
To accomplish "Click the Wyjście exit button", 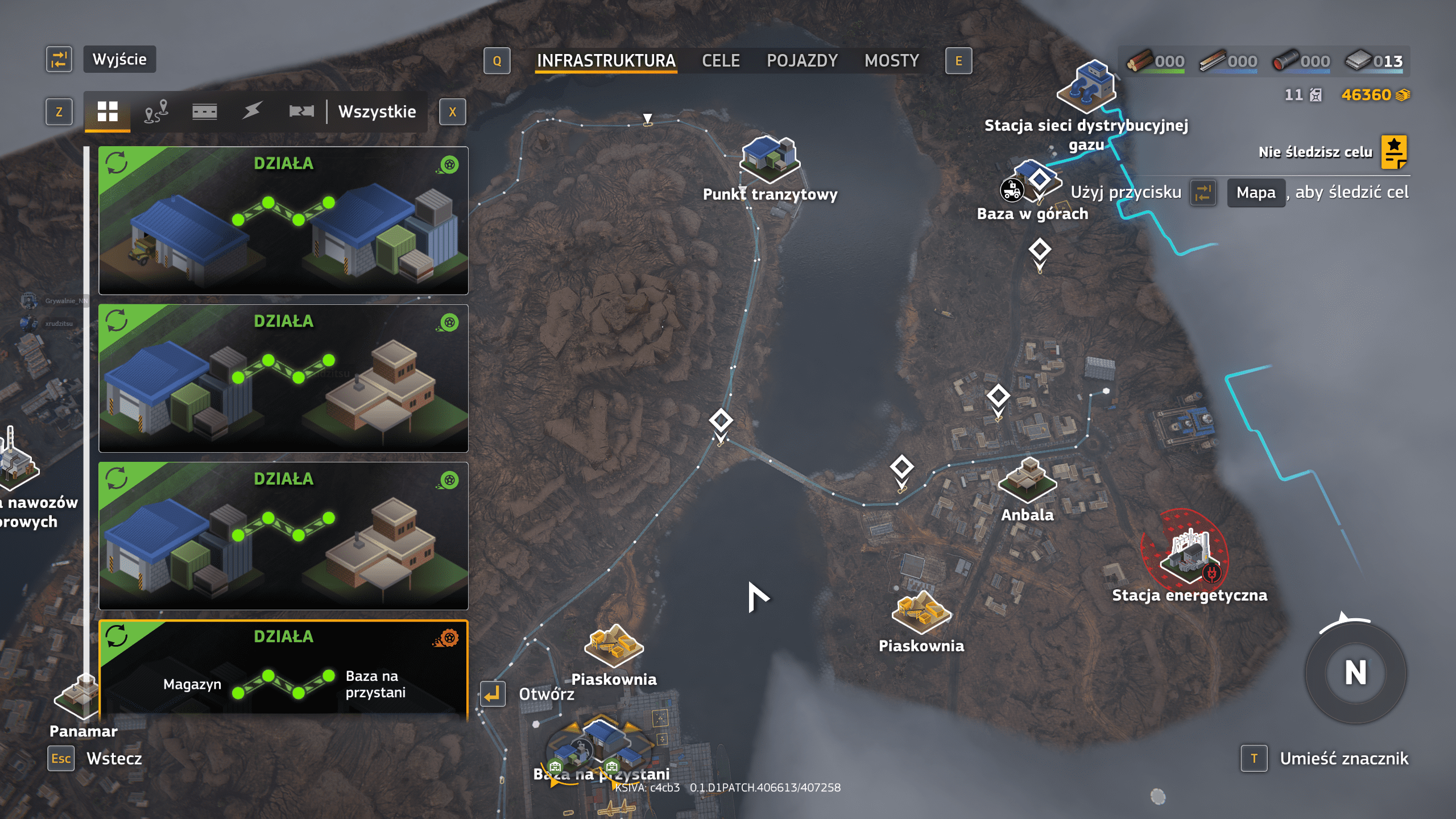I will [119, 59].
